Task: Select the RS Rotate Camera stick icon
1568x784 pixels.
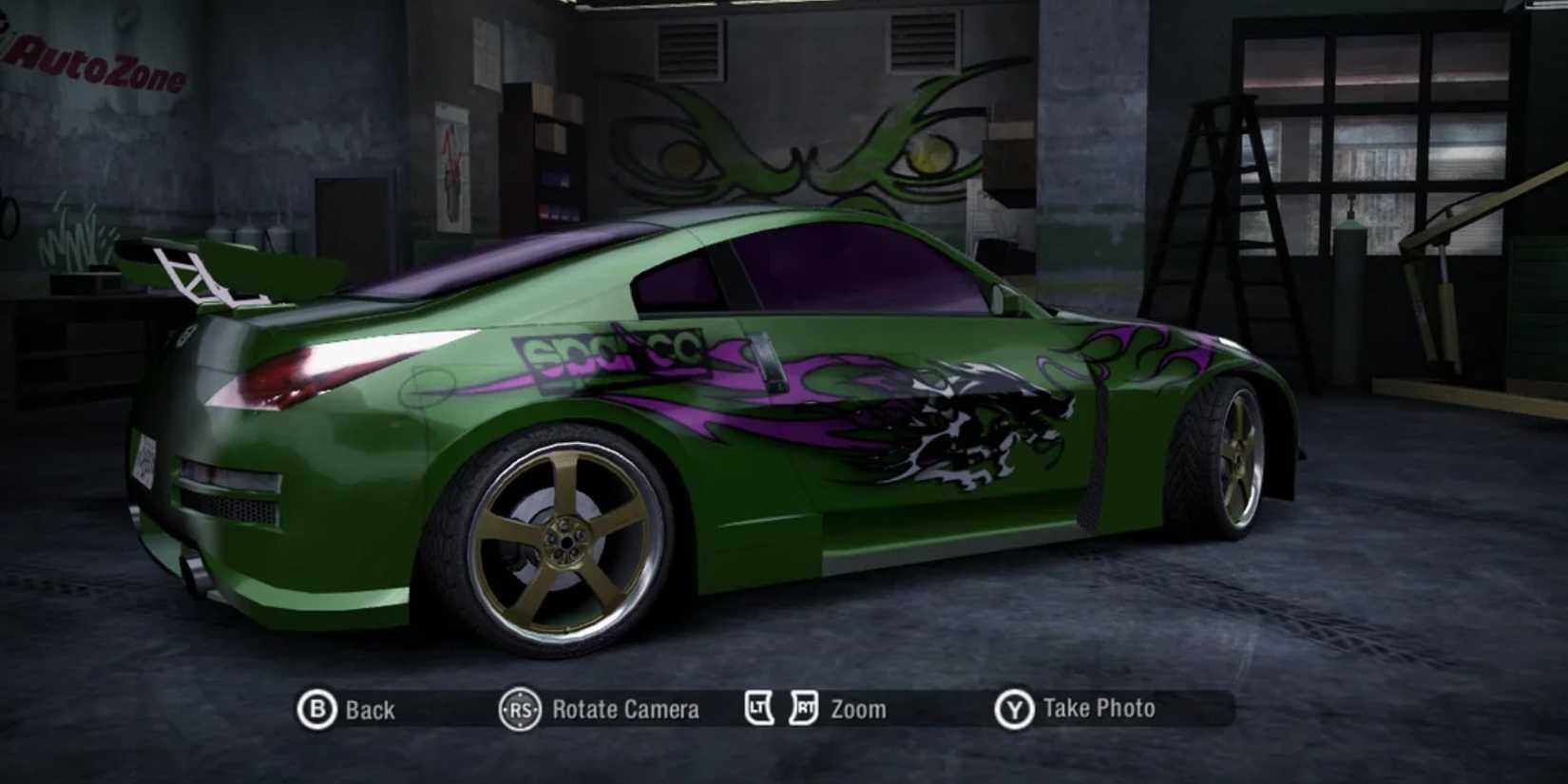Action: [519, 708]
